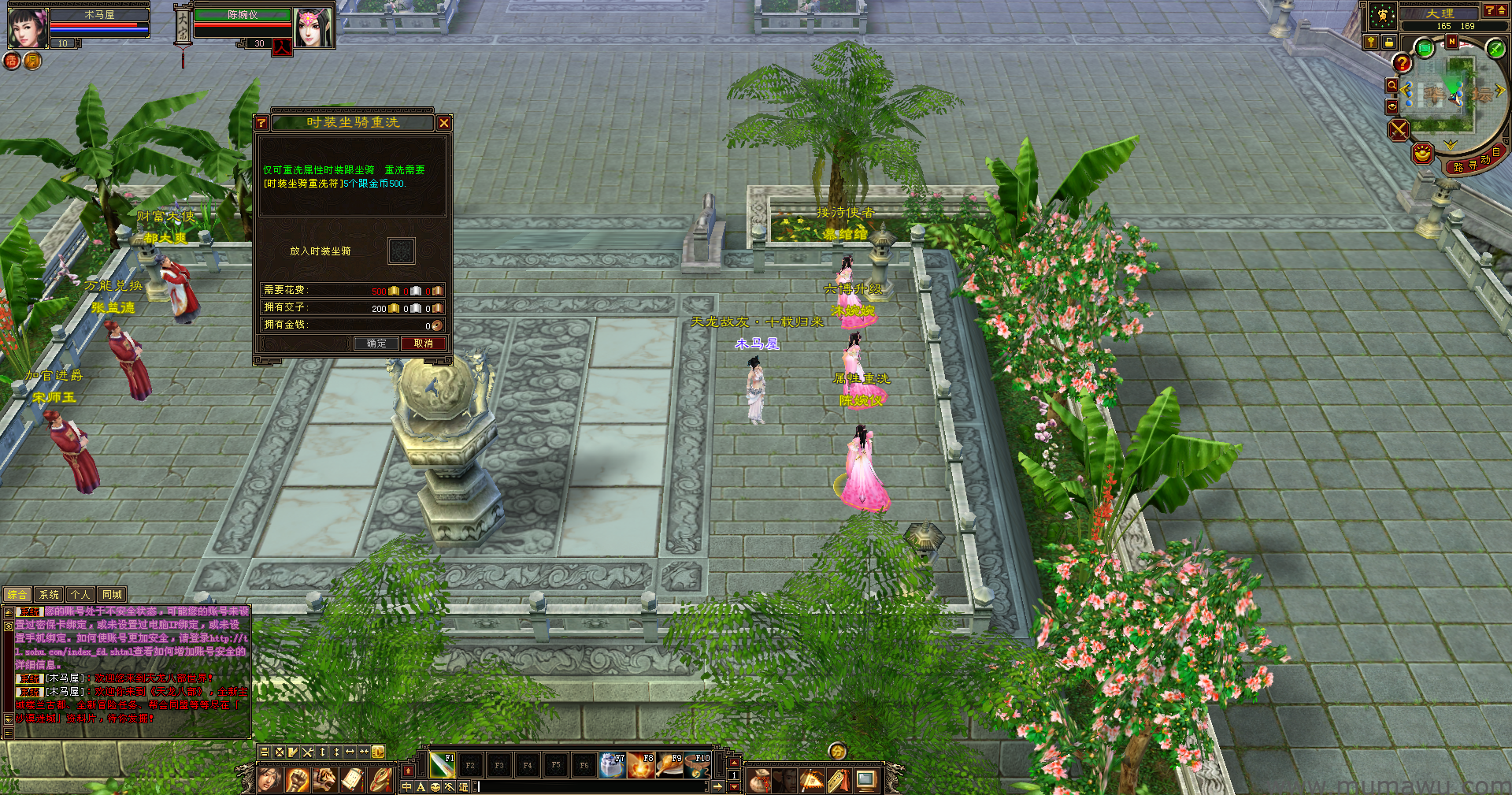Cancel using the 取消 button

[x=424, y=344]
